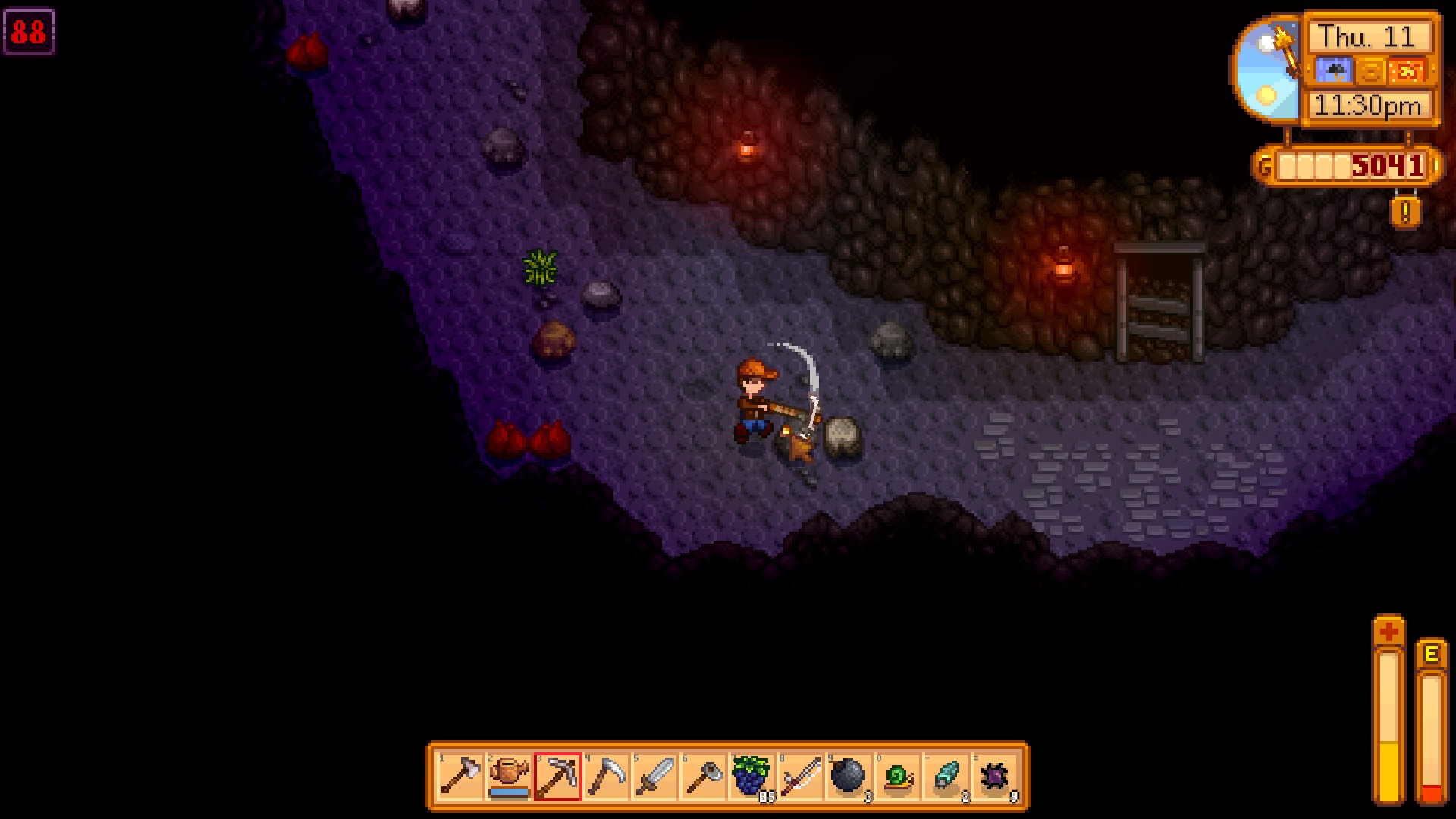Pick the purple spiky item slot
The height and width of the screenshot is (819, 1456).
coord(994,777)
